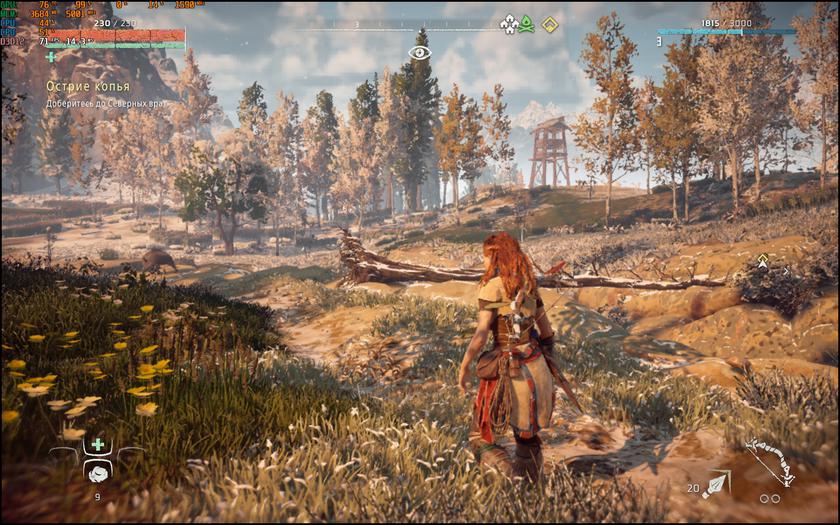The image size is (840, 525).
Task: Click the eye visibility indicator
Action: [420, 51]
